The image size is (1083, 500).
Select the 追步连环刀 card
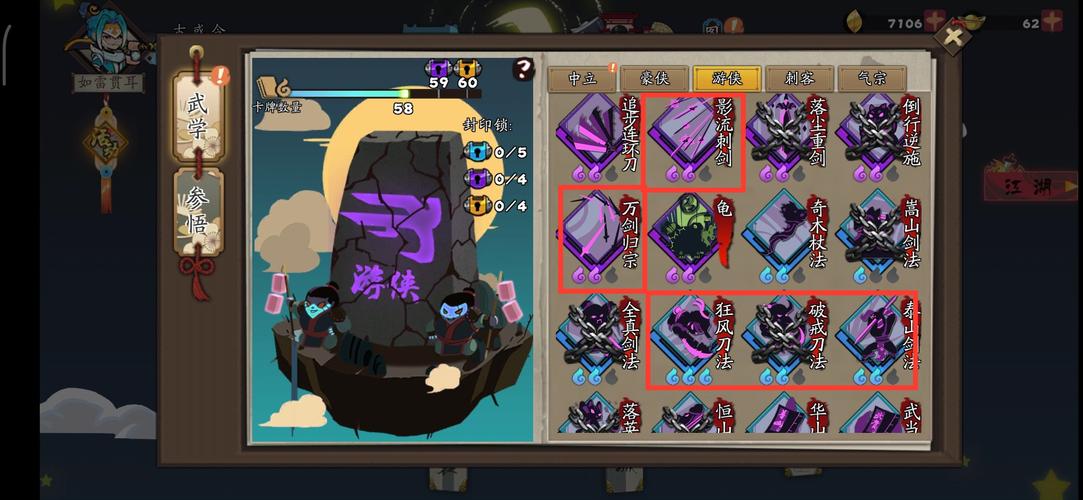pyautogui.click(x=598, y=139)
